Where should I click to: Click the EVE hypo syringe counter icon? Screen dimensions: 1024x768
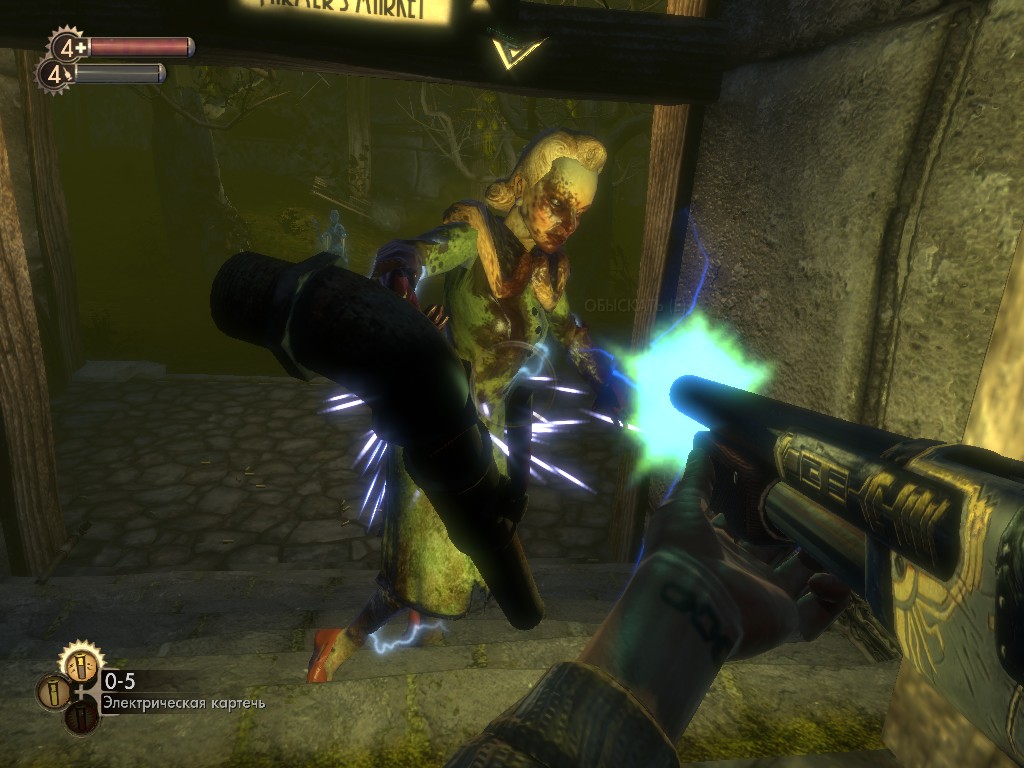[x=54, y=73]
